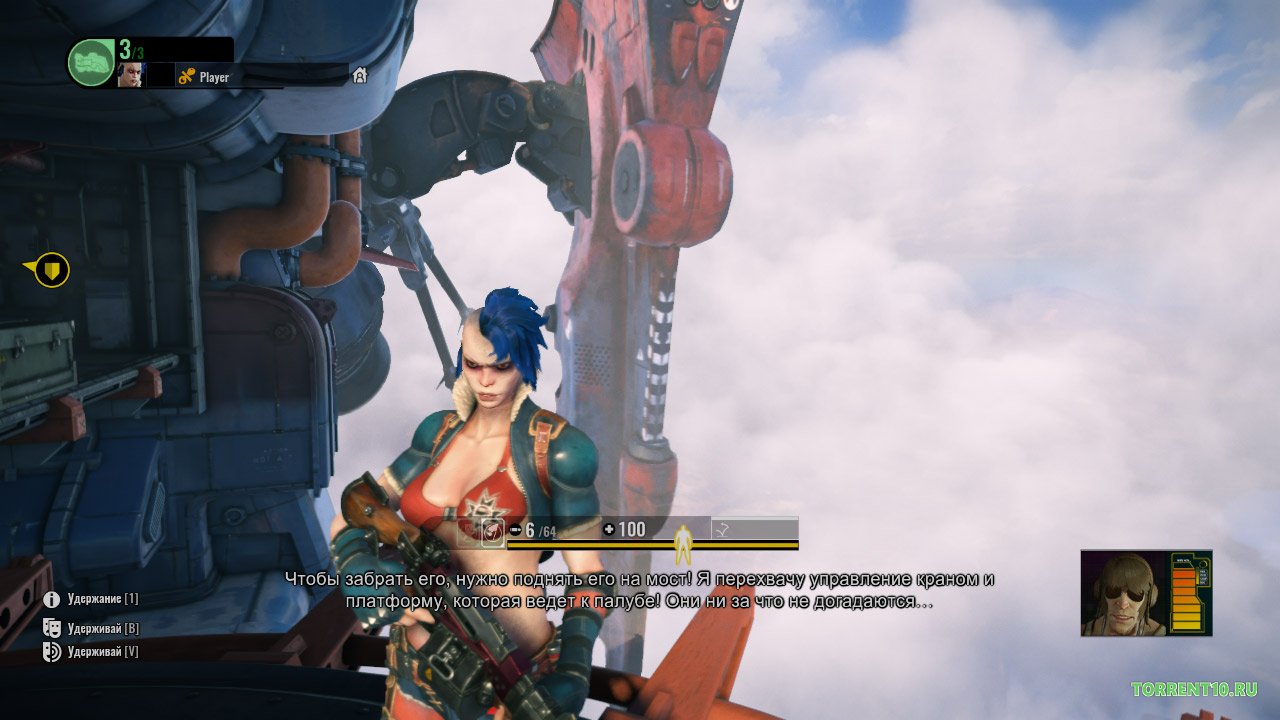Select the yellow shield objective marker
The width and height of the screenshot is (1280, 720).
(x=52, y=269)
